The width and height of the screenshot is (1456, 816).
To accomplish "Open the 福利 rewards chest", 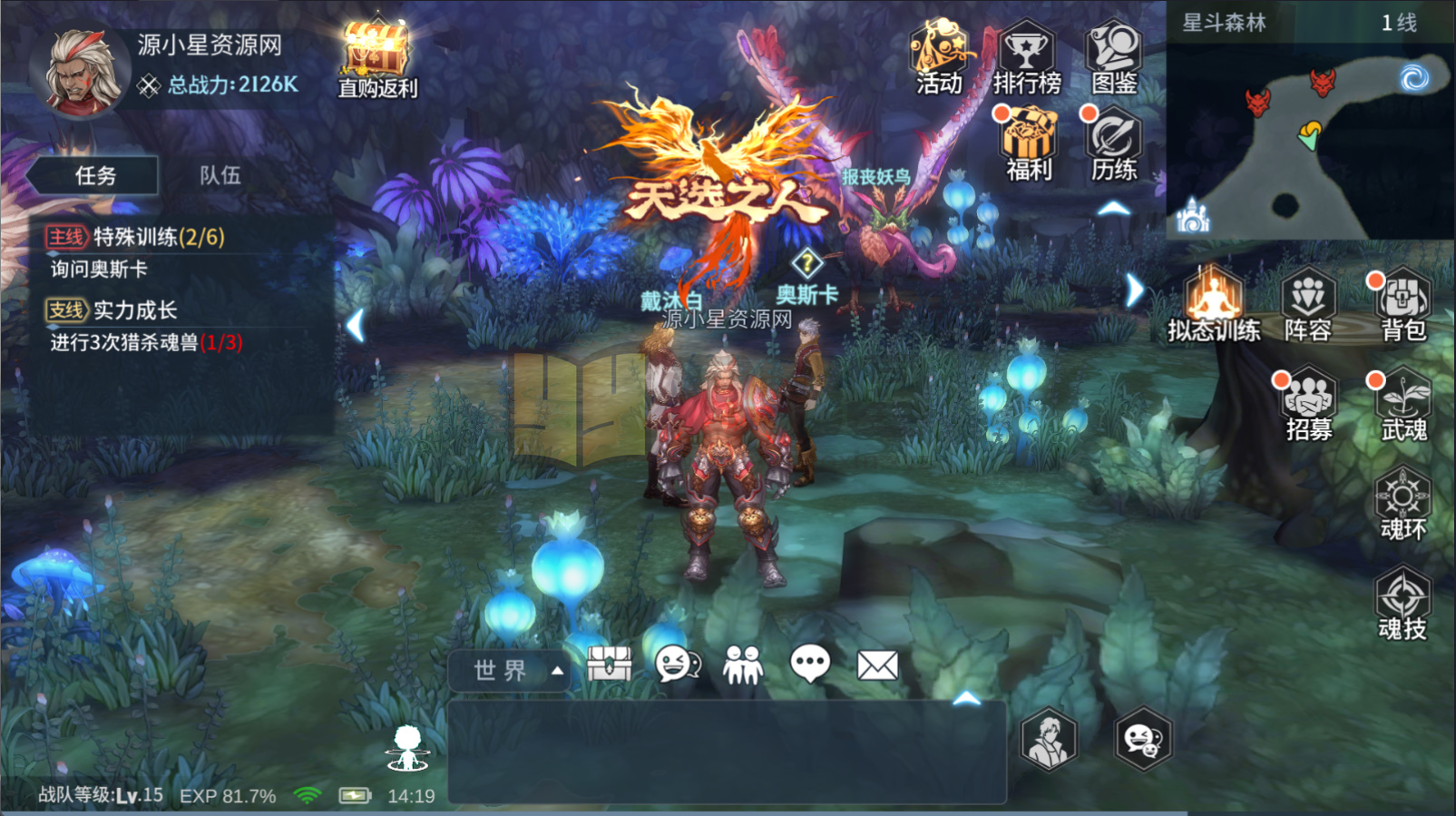I will click(x=1028, y=143).
